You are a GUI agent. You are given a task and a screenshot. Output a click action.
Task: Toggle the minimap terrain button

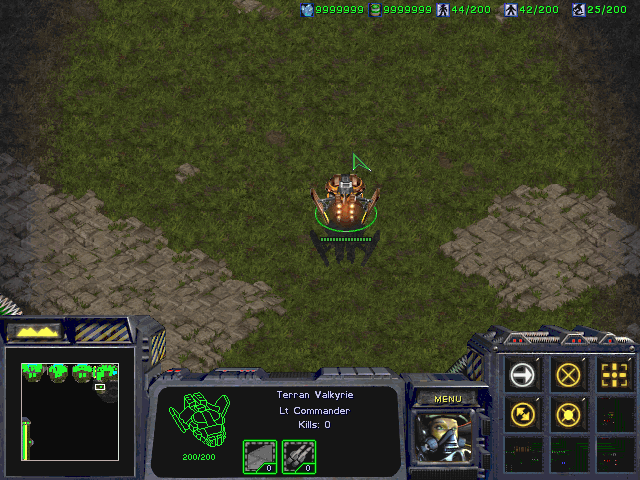(x=36, y=330)
